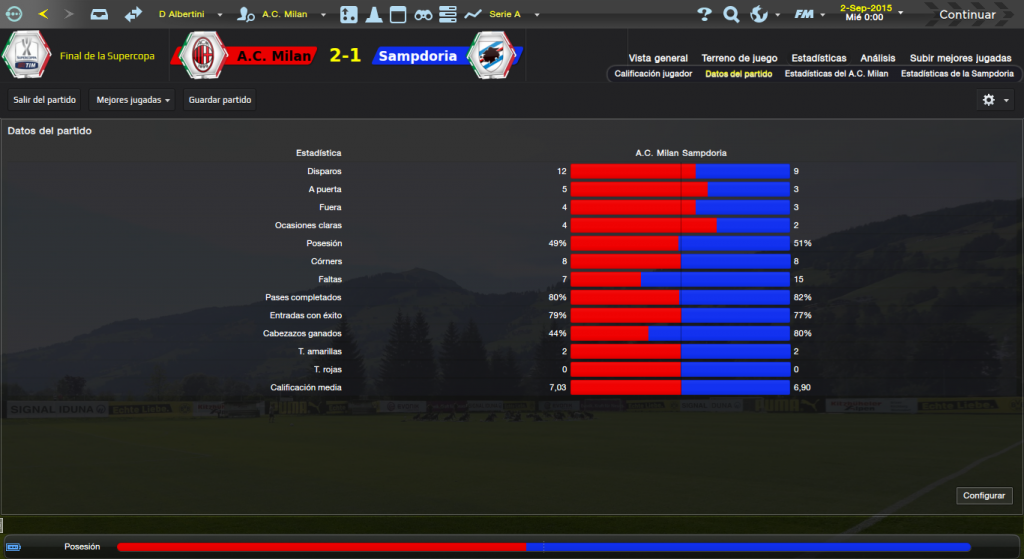1024x559 pixels.
Task: Open the question mark help
Action: [x=704, y=14]
